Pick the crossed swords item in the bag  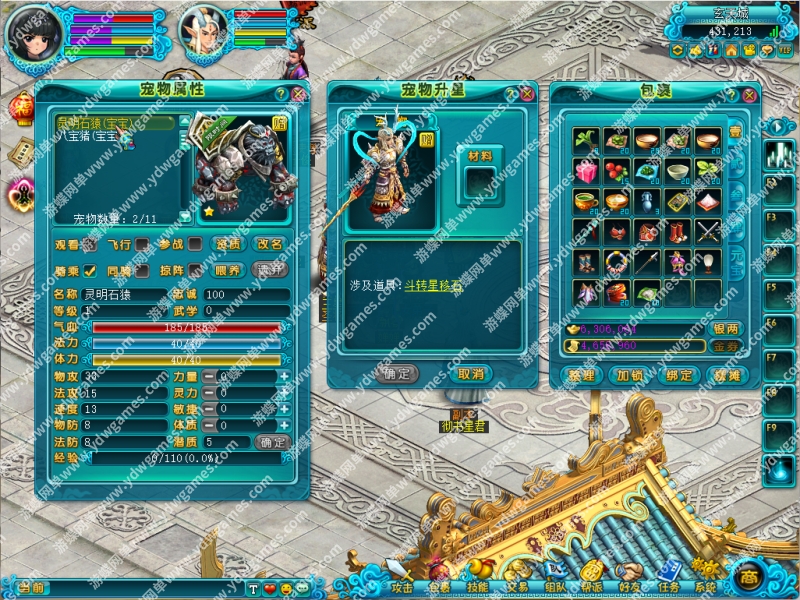click(x=709, y=231)
